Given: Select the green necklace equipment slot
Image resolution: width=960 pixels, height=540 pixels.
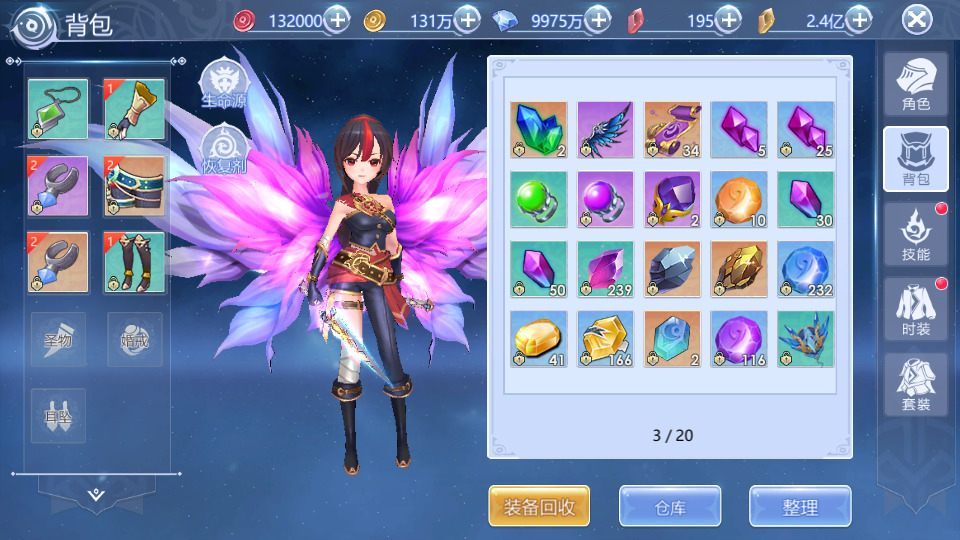Looking at the screenshot, I should 58,109.
